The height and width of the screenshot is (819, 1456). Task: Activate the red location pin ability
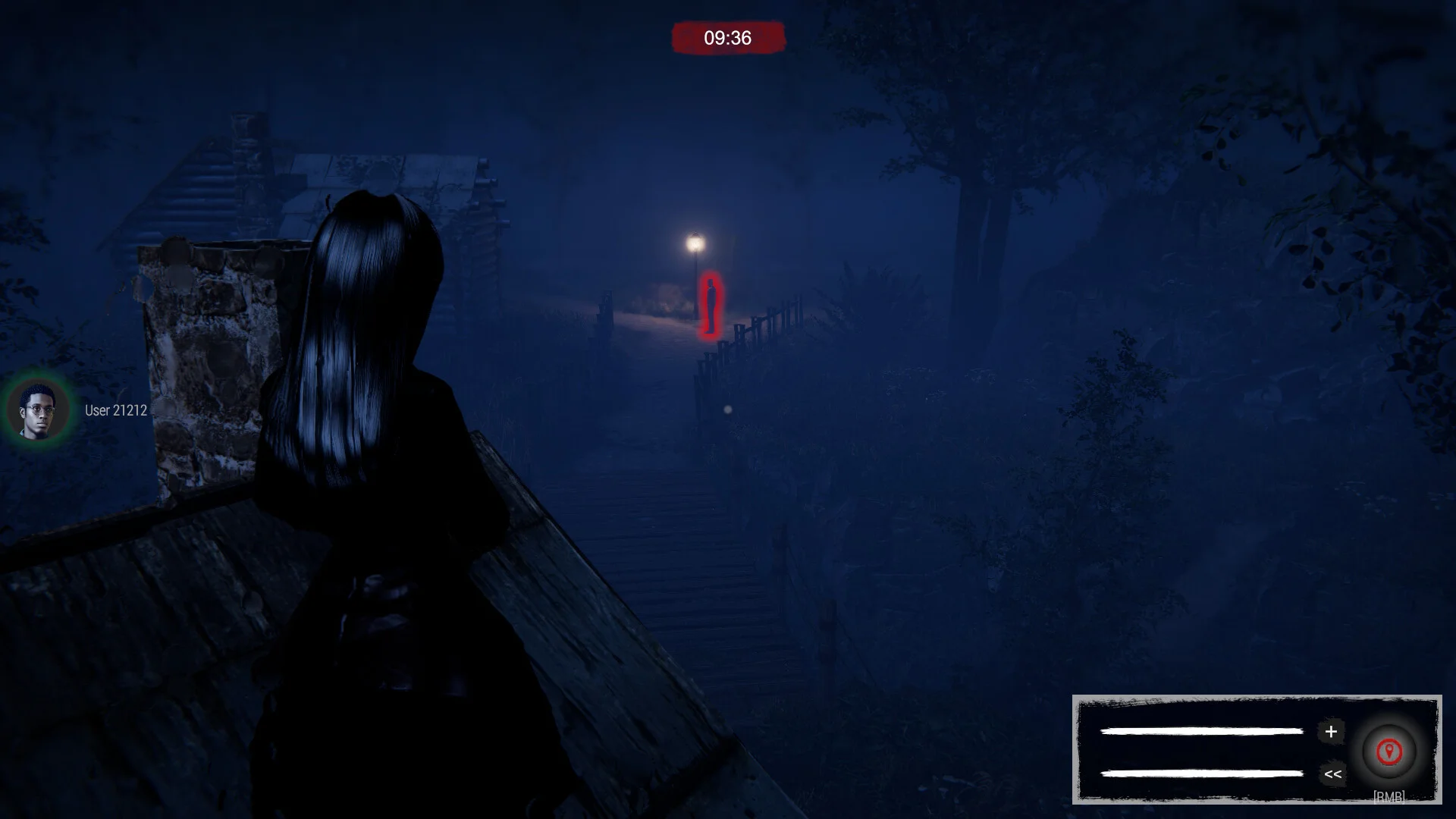pyautogui.click(x=1389, y=752)
